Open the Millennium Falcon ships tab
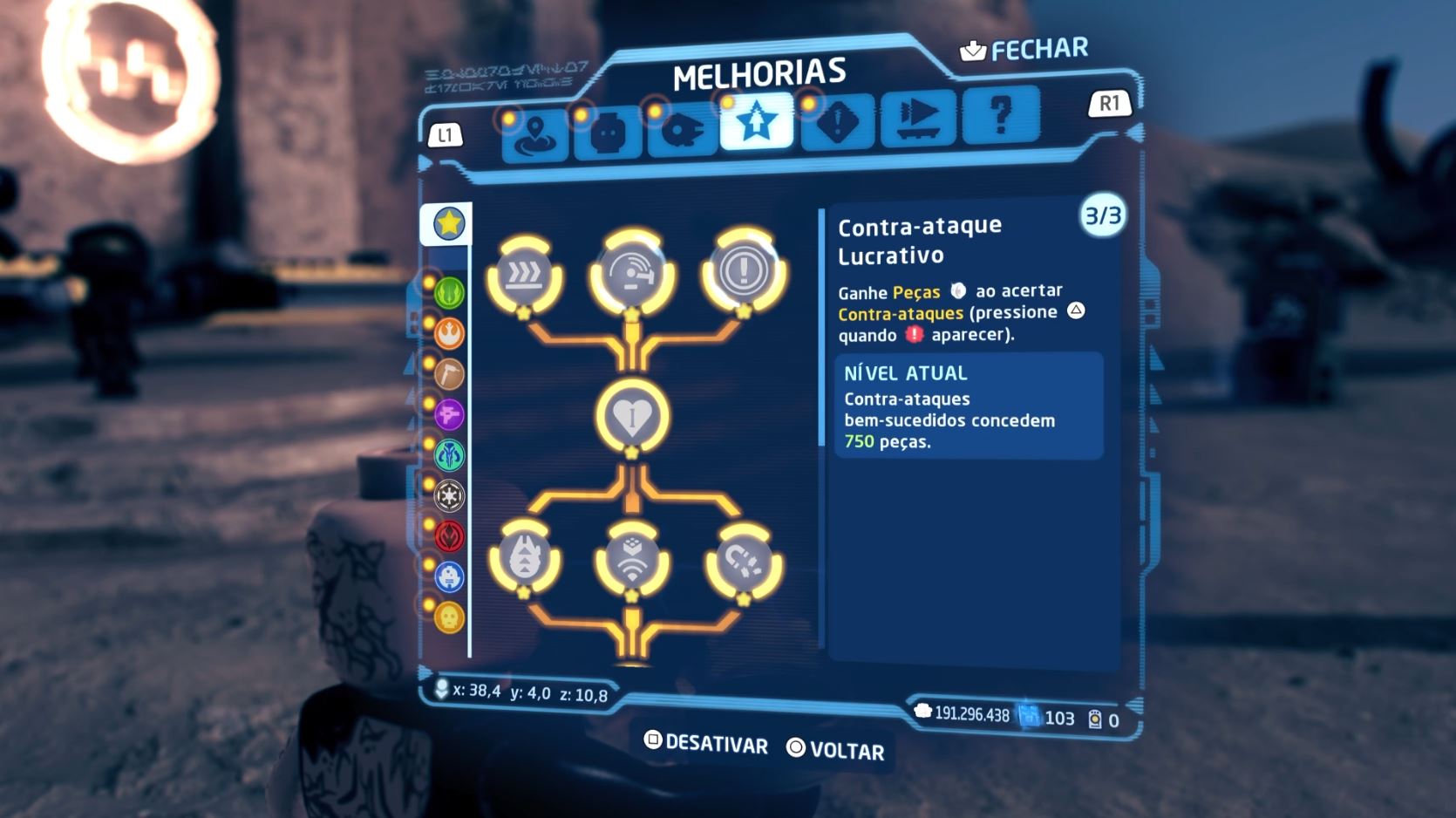Viewport: 1456px width, 818px height. click(682, 130)
